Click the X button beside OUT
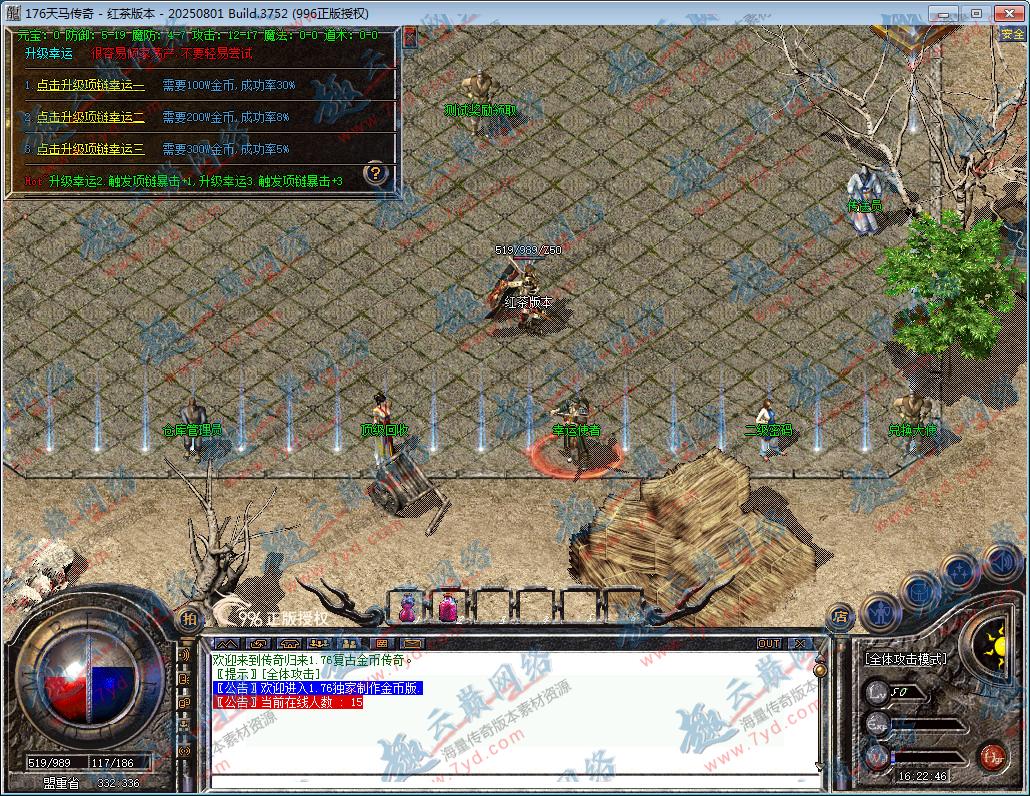Screen dimensions: 1030x796 [x=798, y=644]
